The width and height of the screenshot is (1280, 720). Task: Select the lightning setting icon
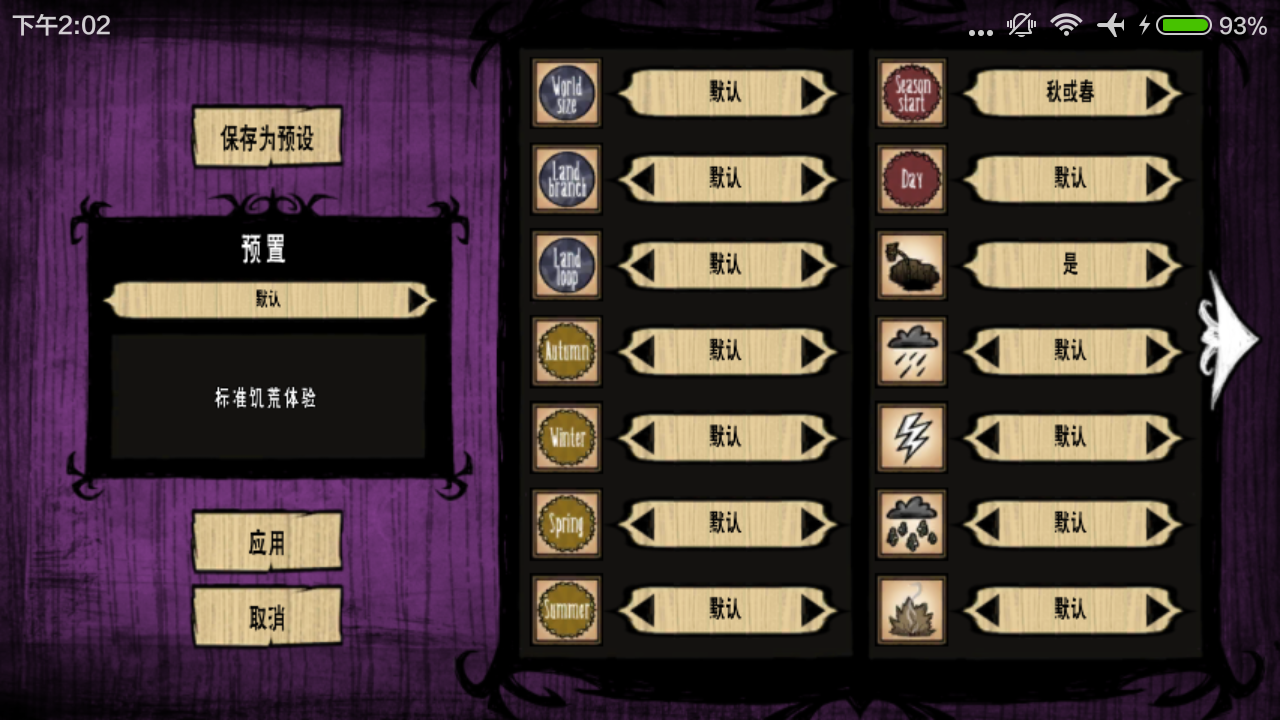click(x=911, y=437)
